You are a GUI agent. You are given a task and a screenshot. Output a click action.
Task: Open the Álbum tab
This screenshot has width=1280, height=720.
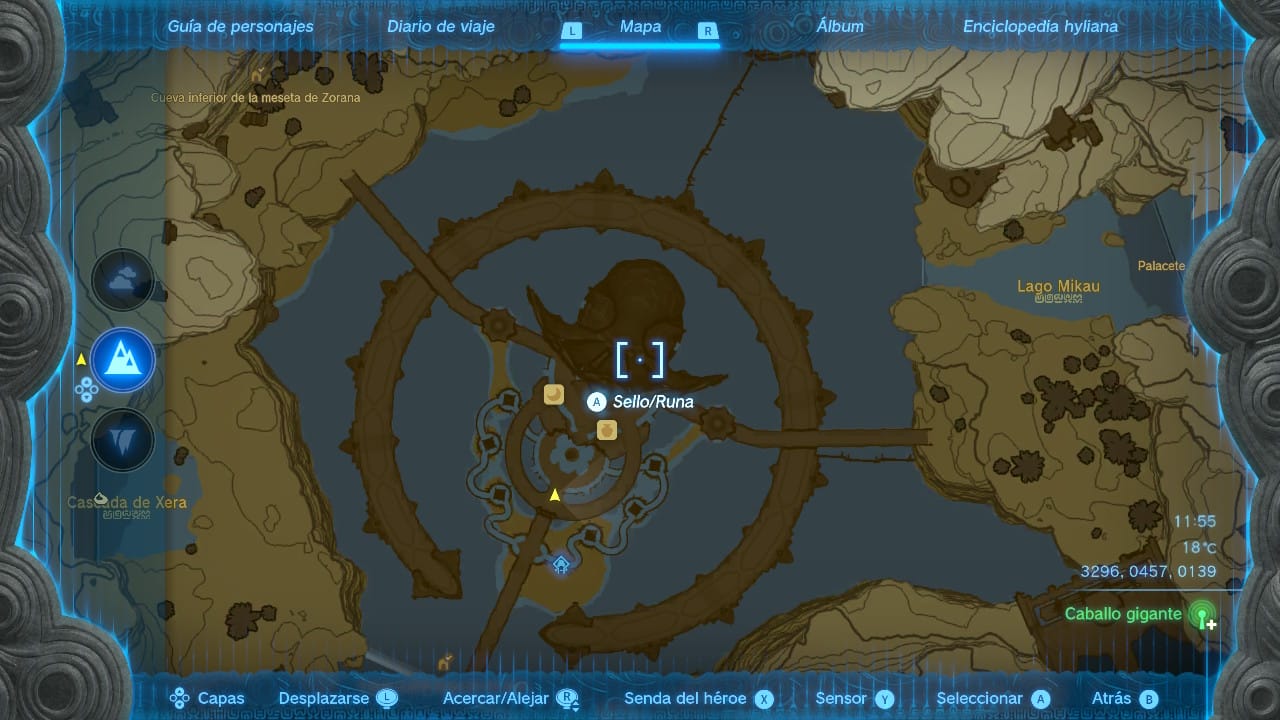tap(839, 27)
